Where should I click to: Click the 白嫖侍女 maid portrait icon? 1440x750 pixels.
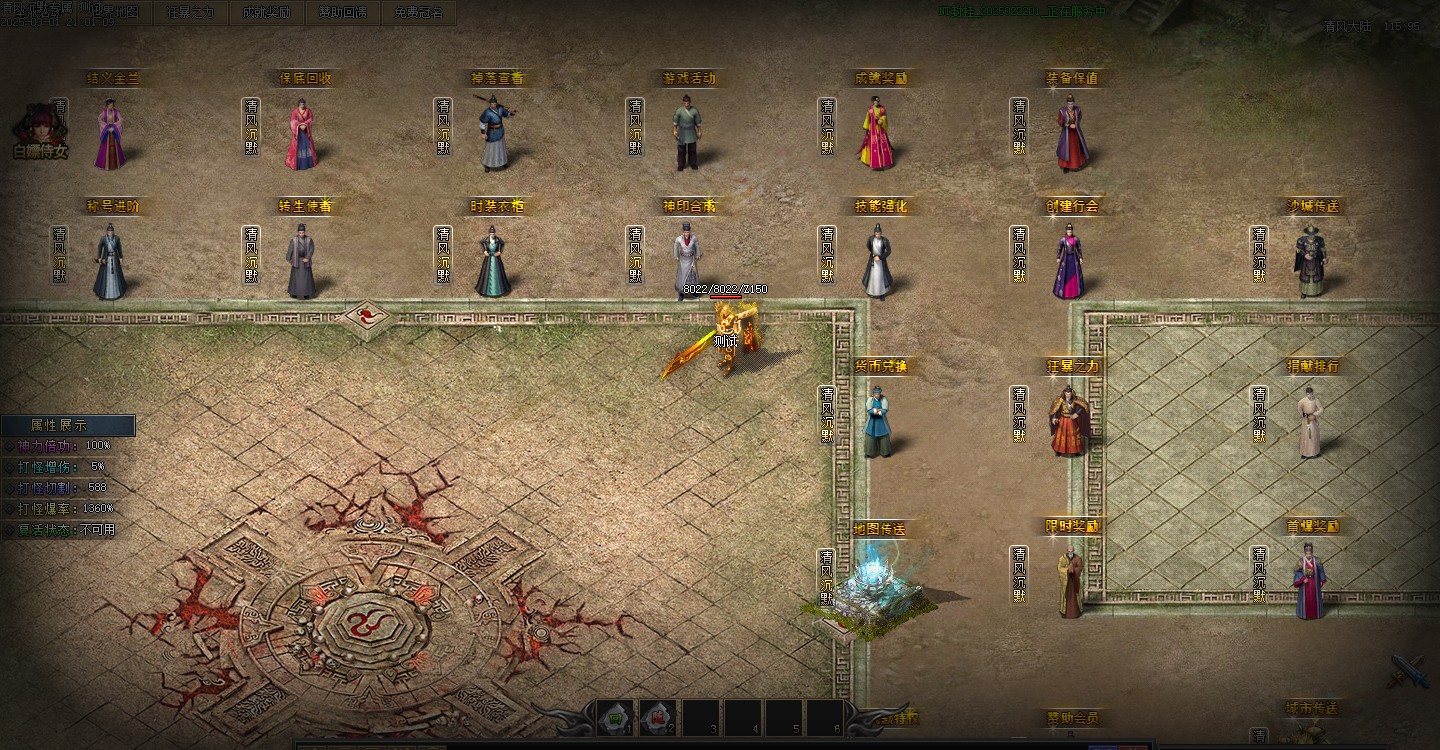[x=39, y=132]
